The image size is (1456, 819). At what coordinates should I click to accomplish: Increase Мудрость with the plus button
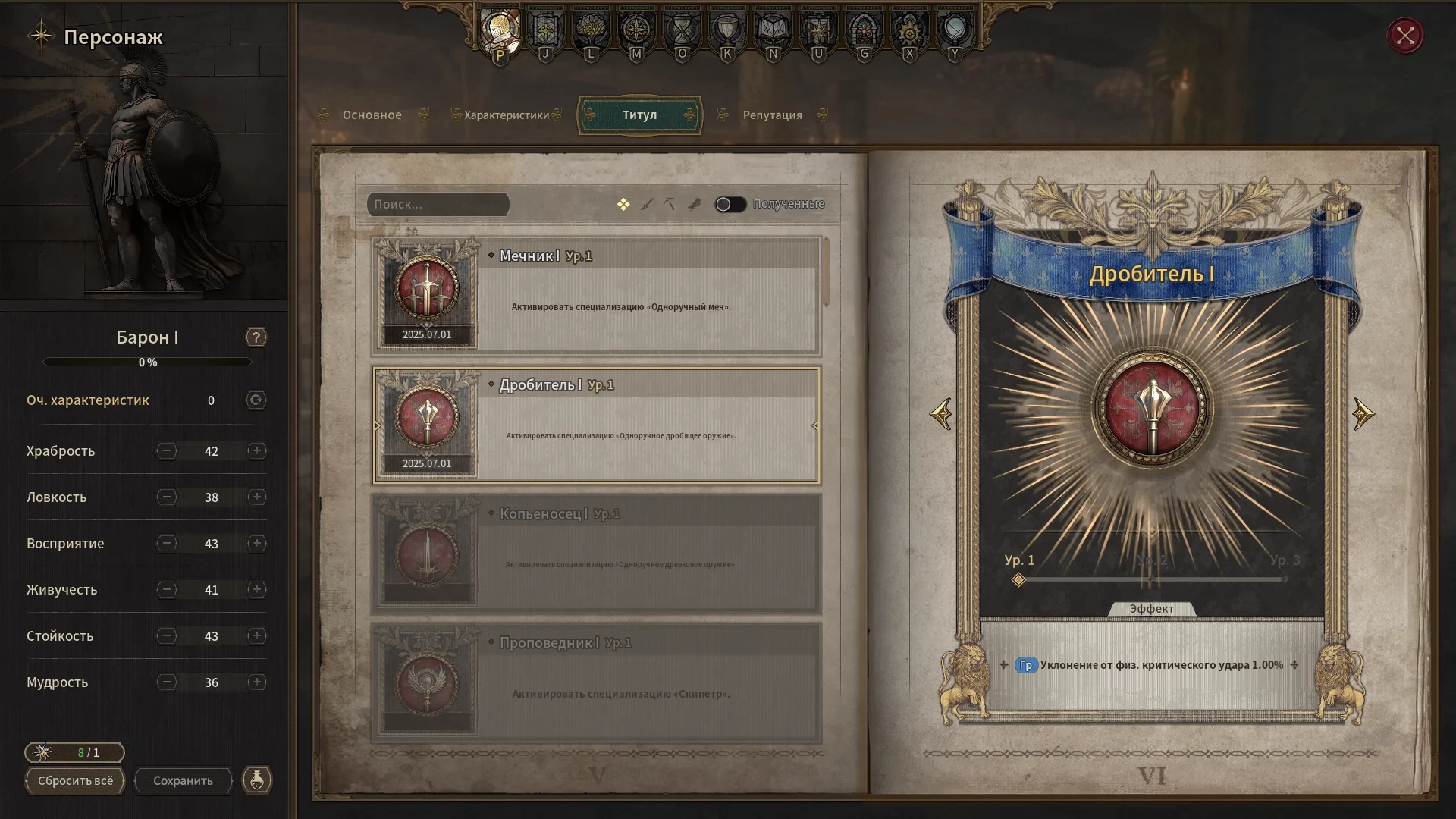[257, 682]
